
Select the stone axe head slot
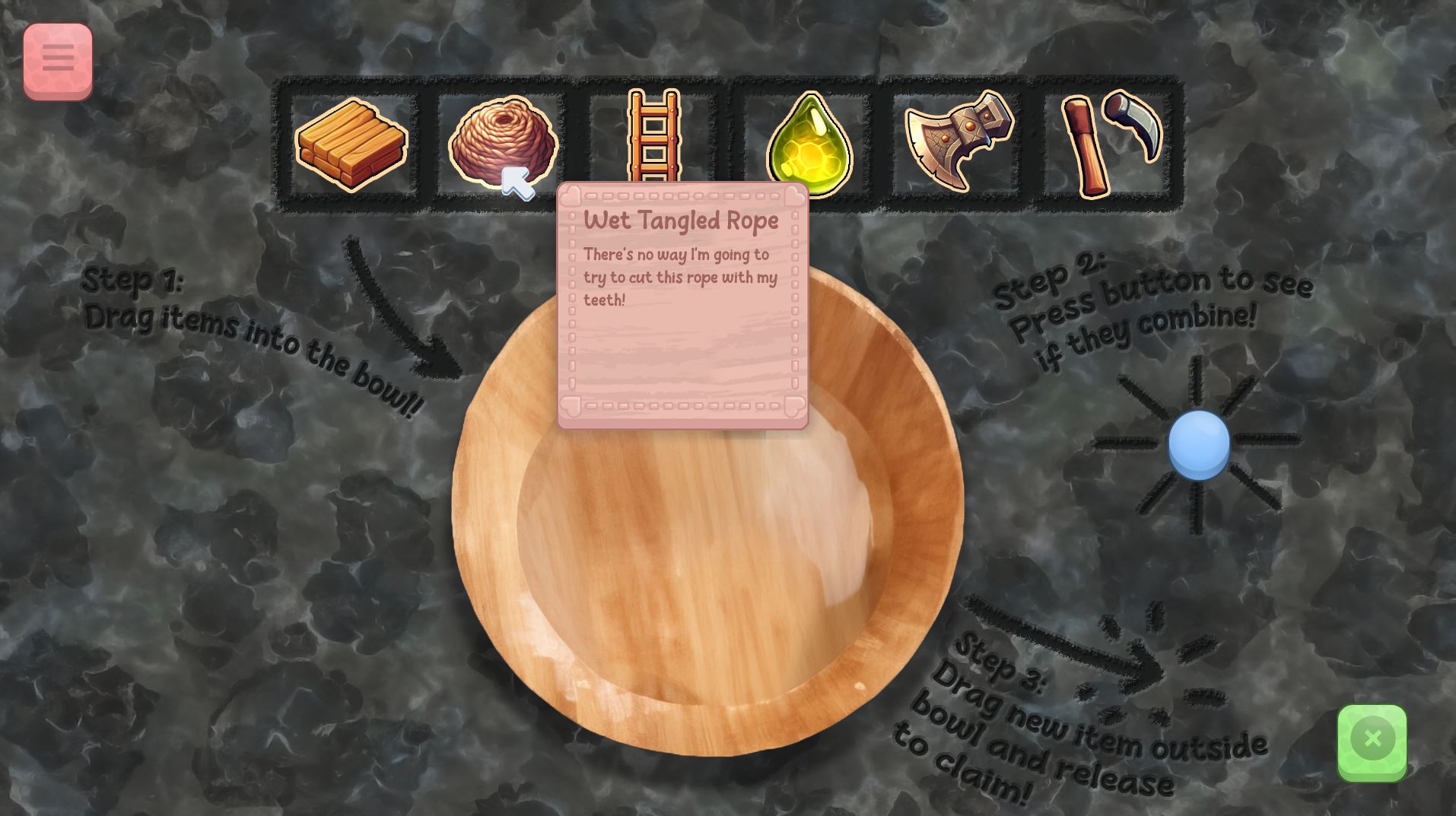point(958,142)
